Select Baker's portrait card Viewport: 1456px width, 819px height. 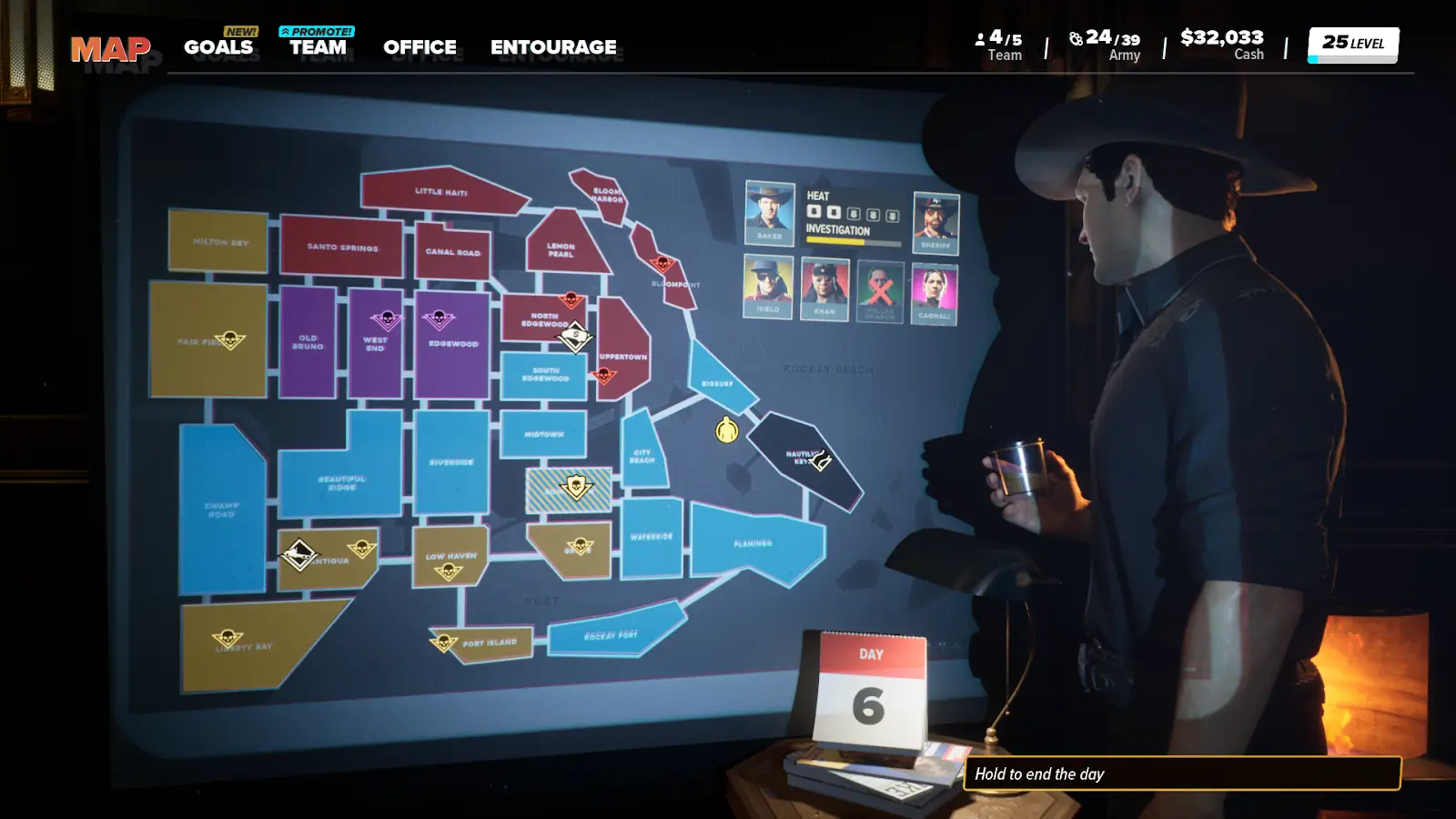769,212
